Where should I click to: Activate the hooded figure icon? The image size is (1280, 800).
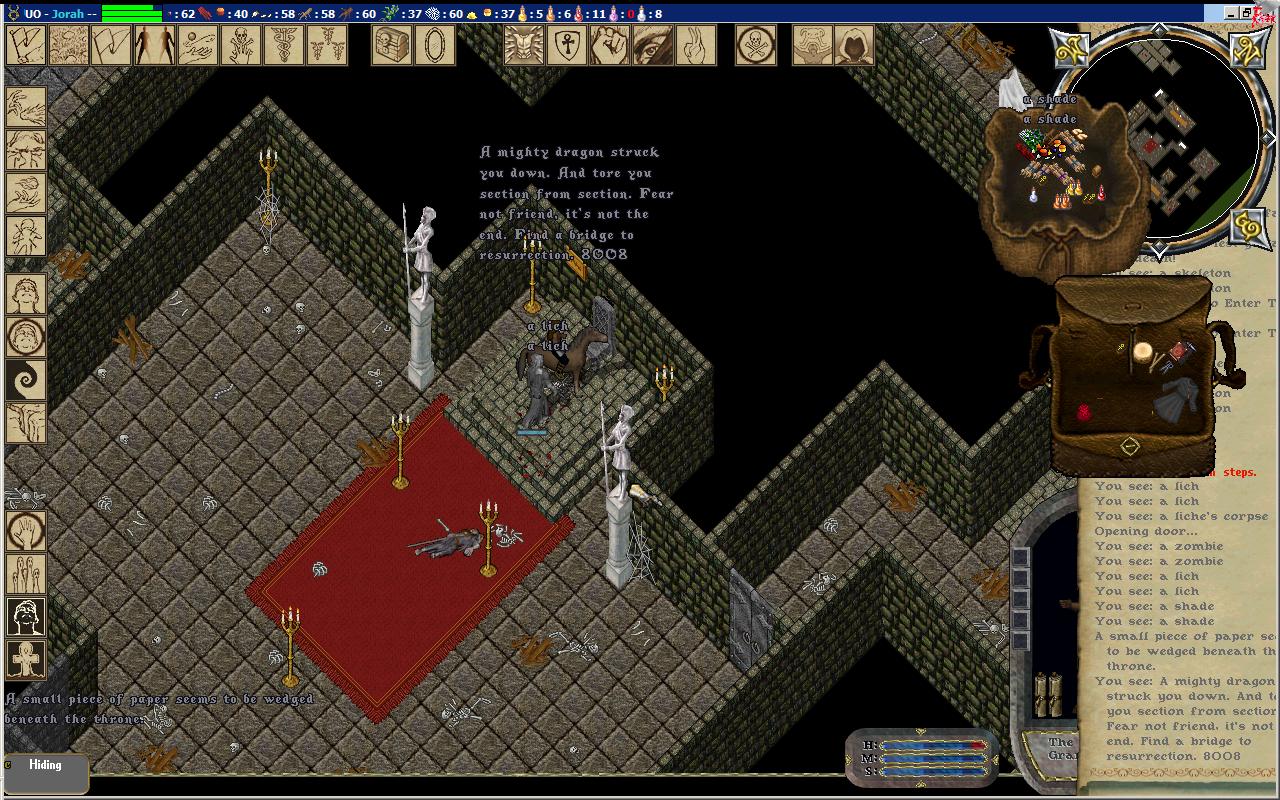pyautogui.click(x=854, y=45)
